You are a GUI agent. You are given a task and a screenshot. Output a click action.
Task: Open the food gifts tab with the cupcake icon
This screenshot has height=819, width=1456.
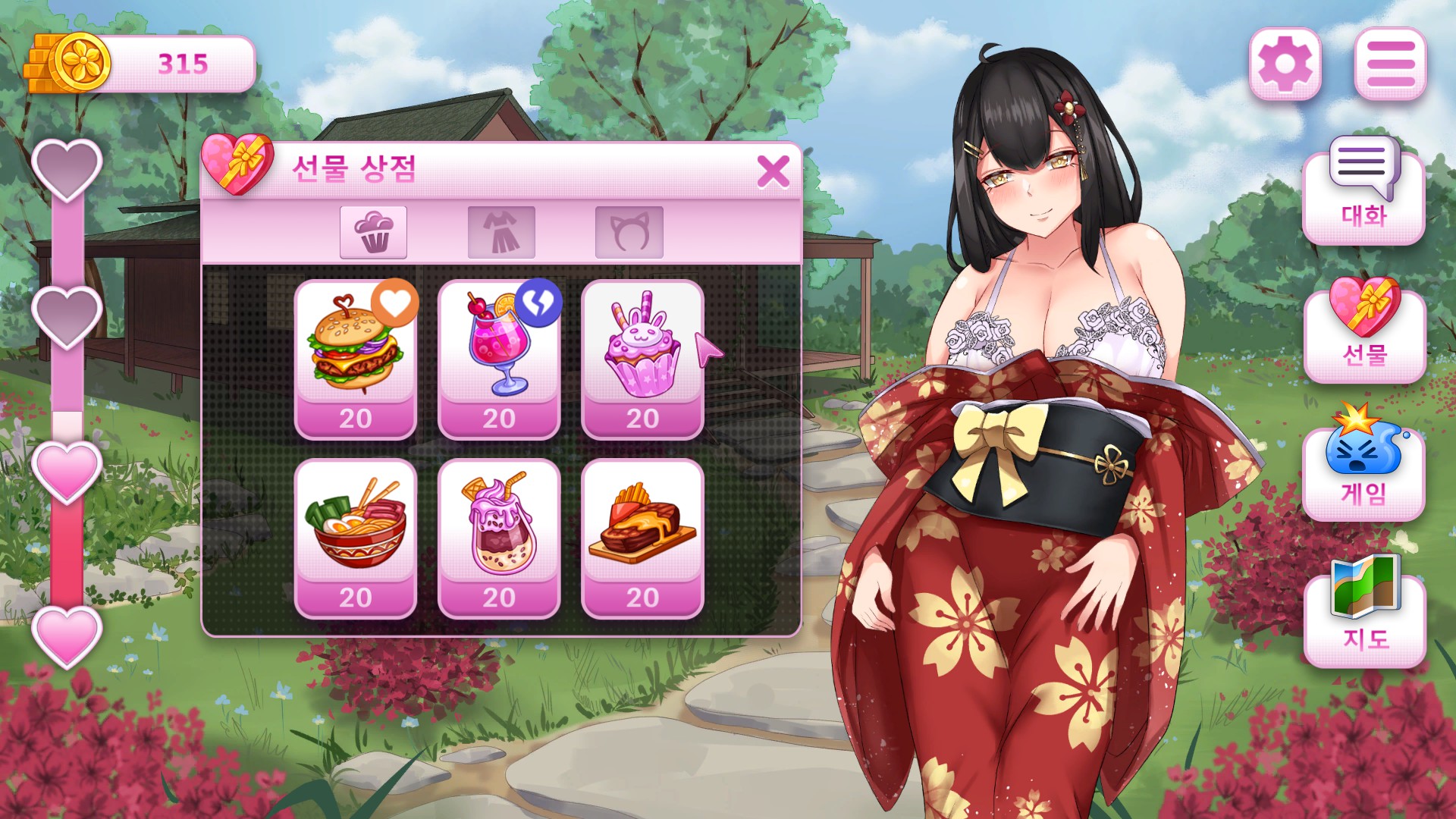click(x=372, y=233)
